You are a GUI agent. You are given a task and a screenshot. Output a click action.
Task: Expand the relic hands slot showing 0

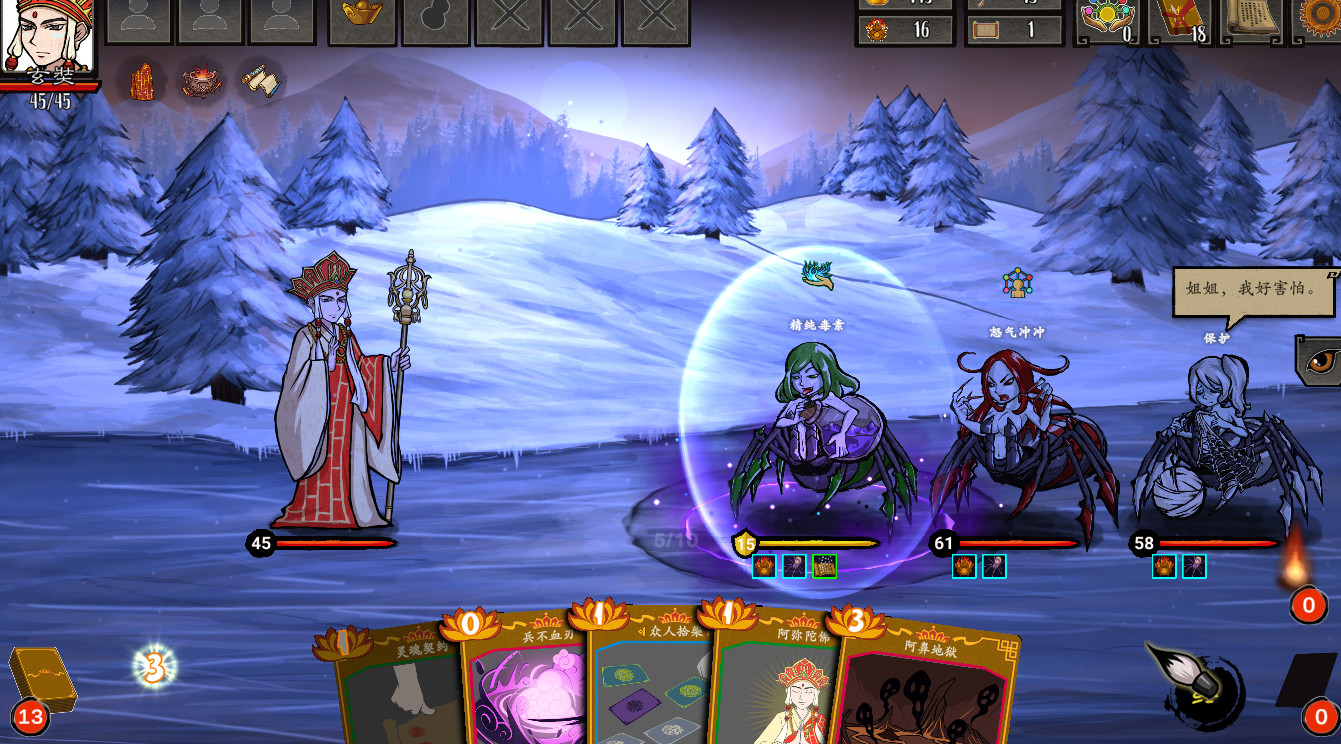tap(1106, 20)
